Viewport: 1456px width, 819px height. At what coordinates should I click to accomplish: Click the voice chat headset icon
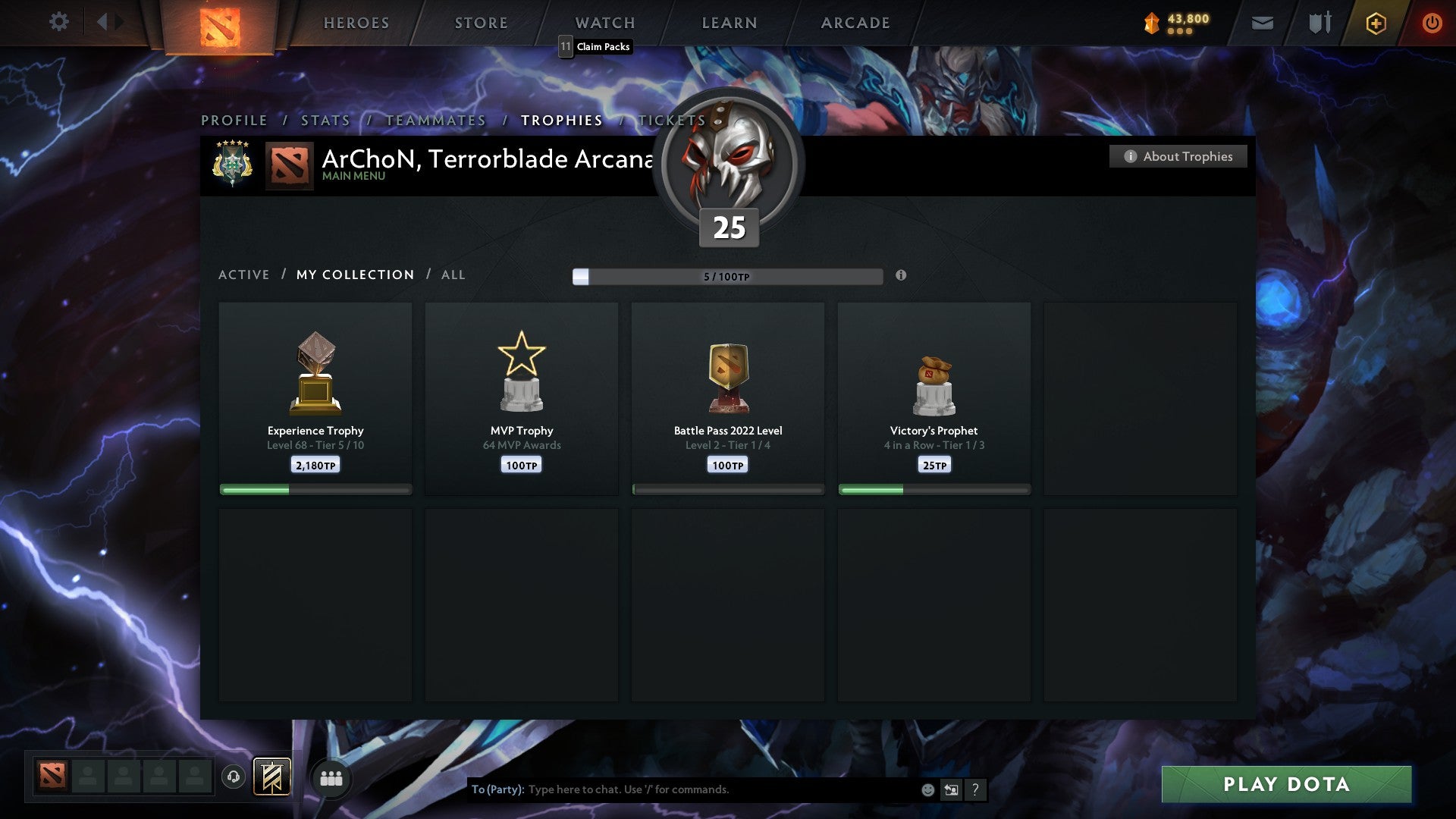click(234, 778)
